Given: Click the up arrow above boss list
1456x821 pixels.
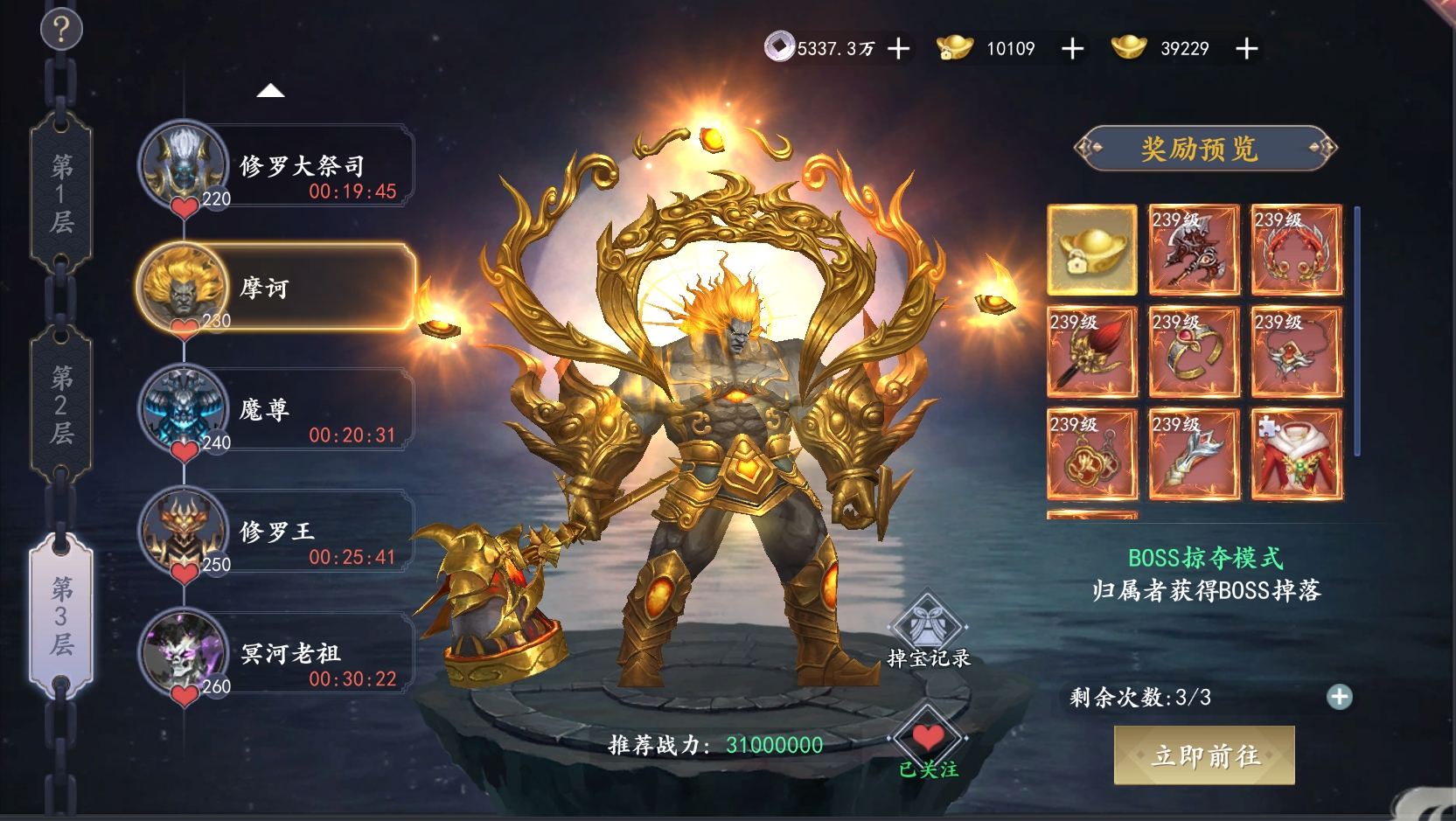Looking at the screenshot, I should pos(271,91).
